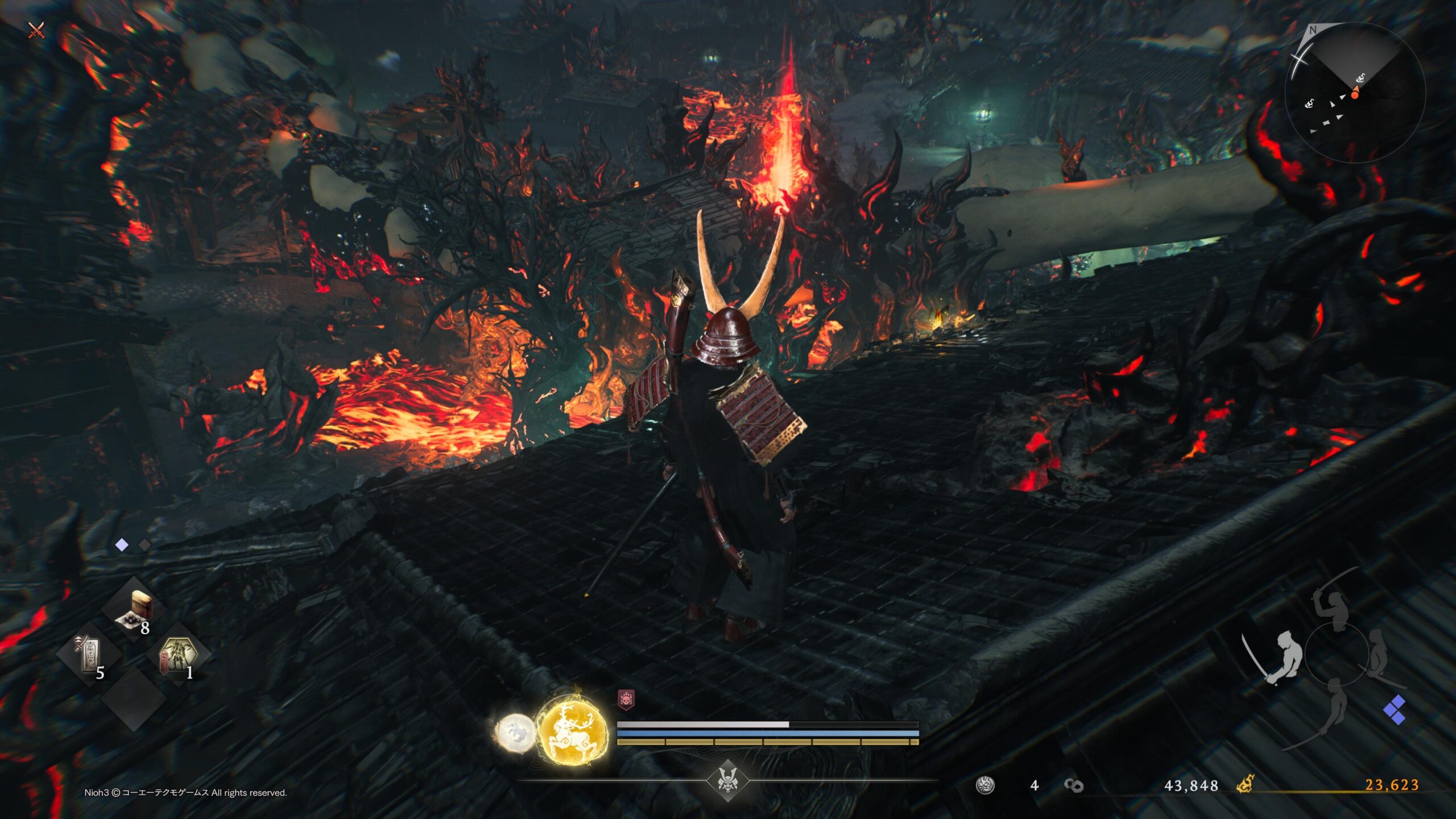
Task: Use the talisman with sword item
Action: click(x=89, y=655)
